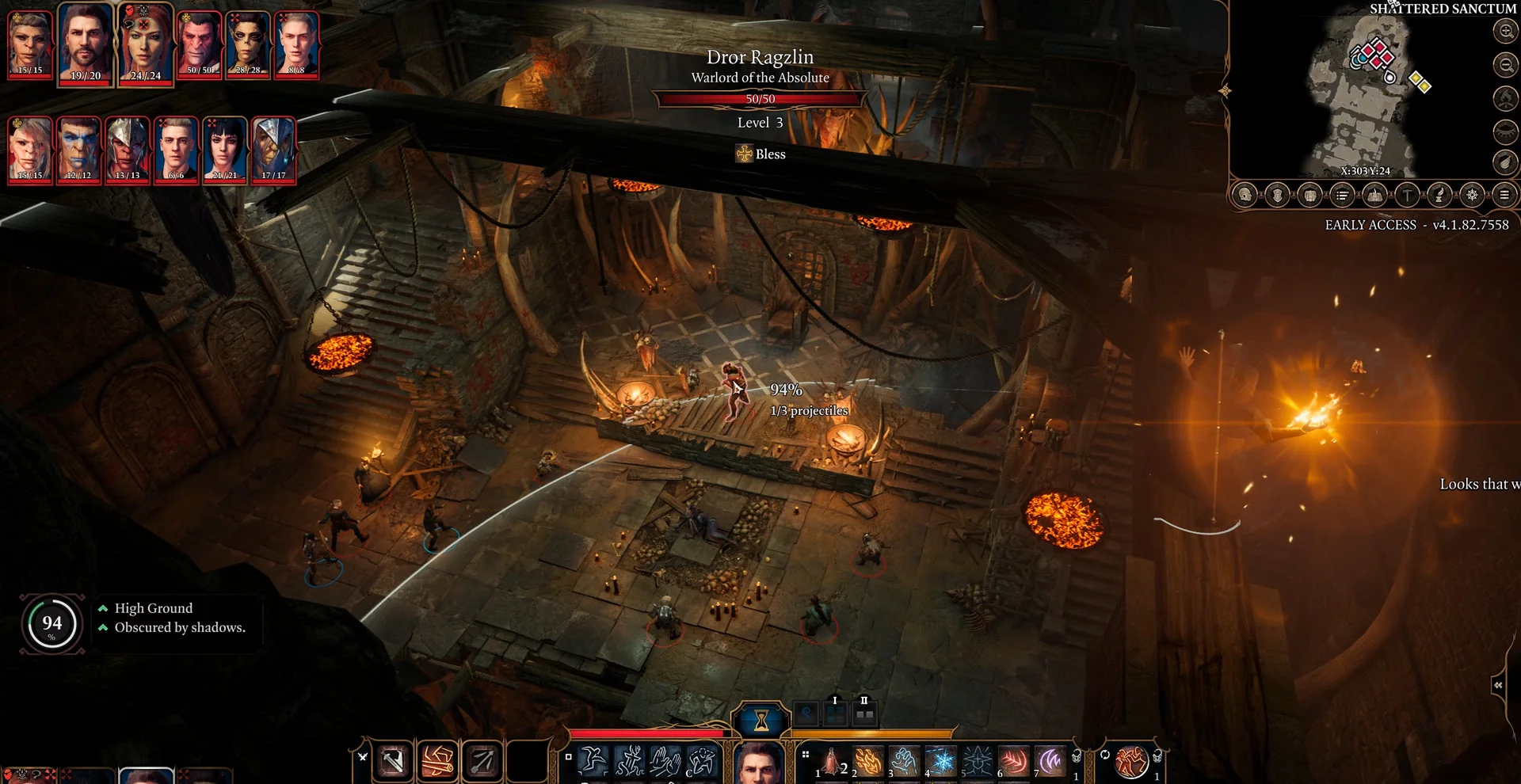This screenshot has width=1521, height=784.
Task: Select the melee weapon attack slot
Action: (x=393, y=762)
